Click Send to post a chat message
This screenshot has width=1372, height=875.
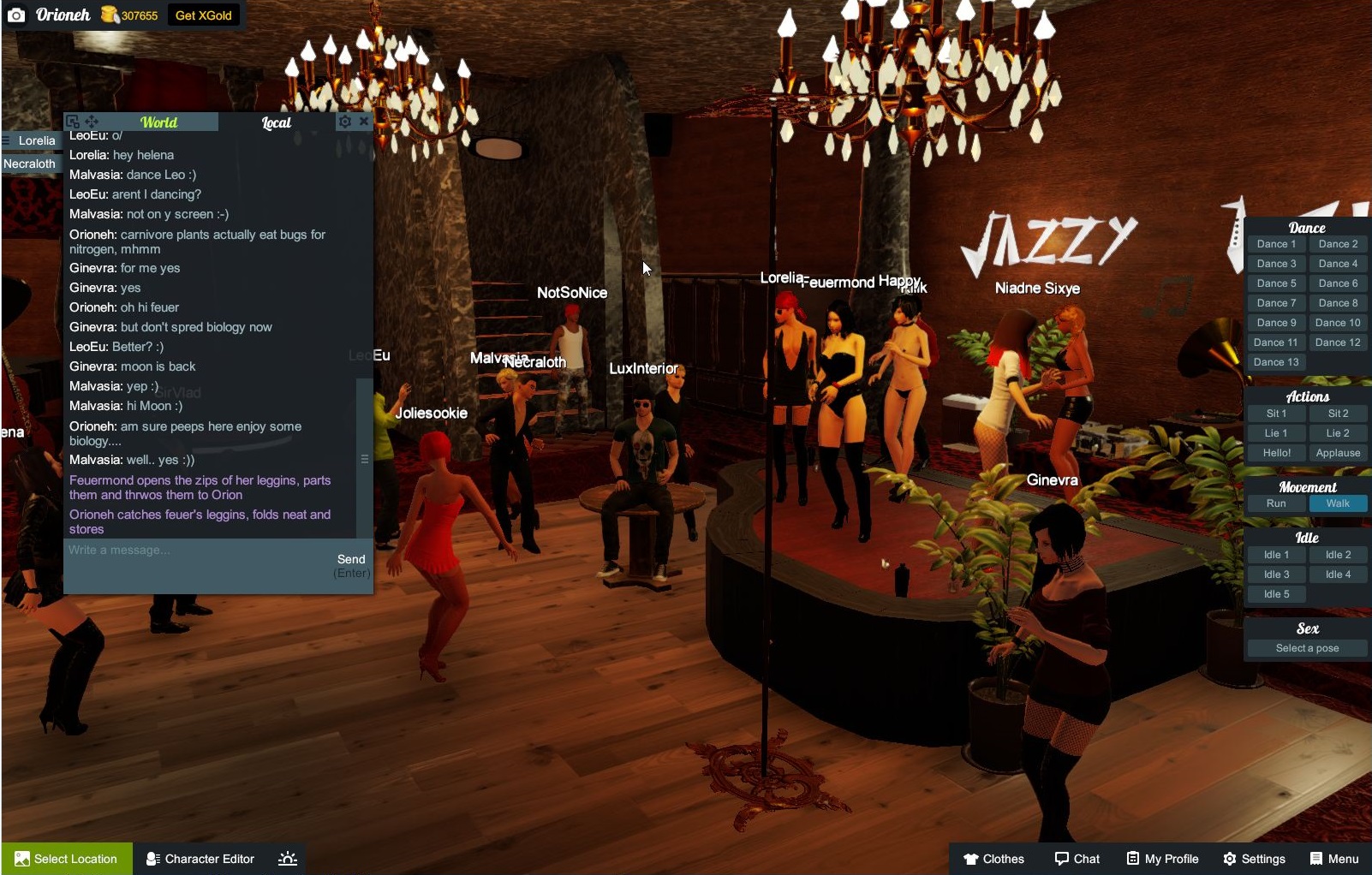351,558
